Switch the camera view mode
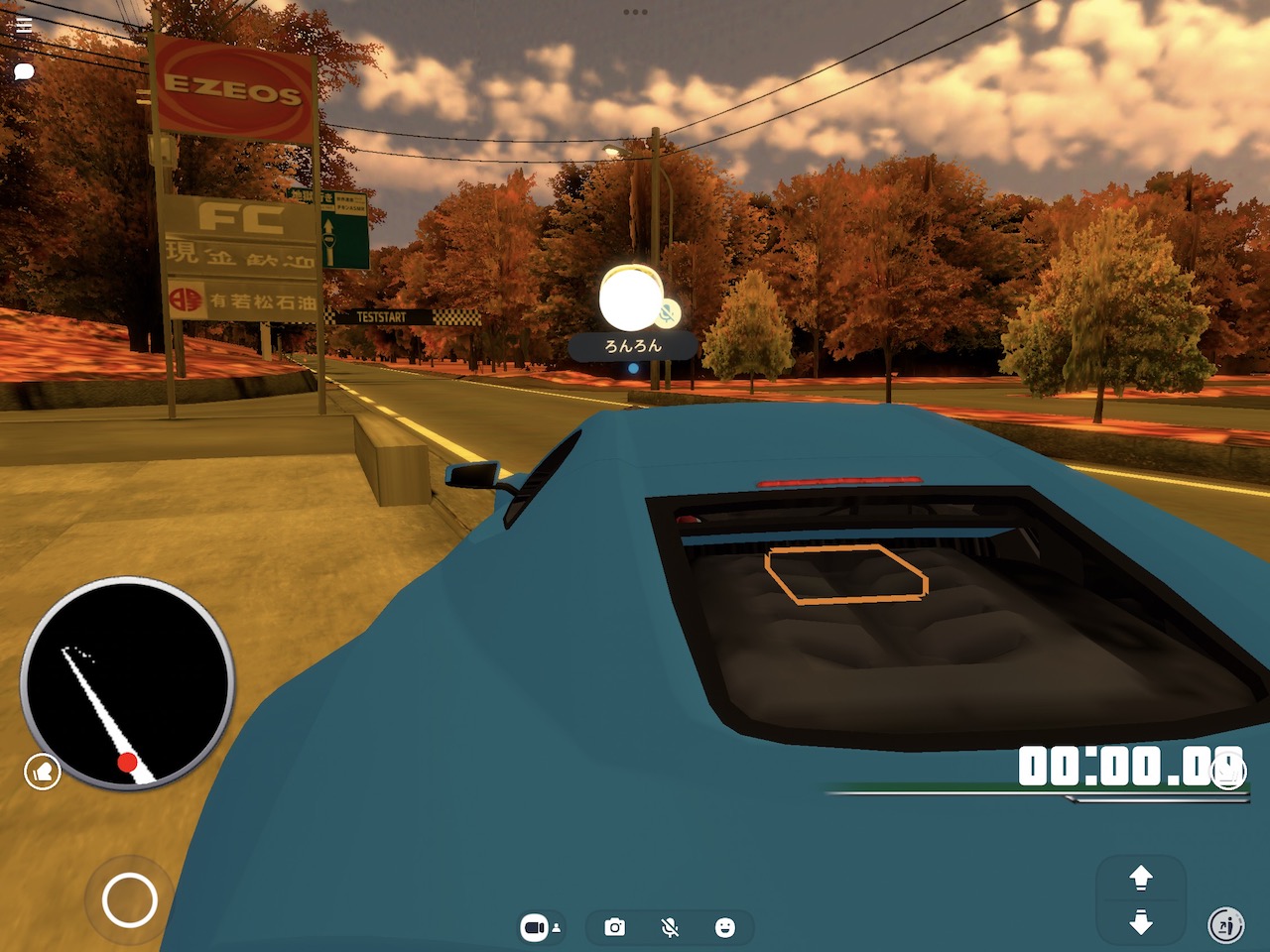The image size is (1270, 952). tap(540, 927)
